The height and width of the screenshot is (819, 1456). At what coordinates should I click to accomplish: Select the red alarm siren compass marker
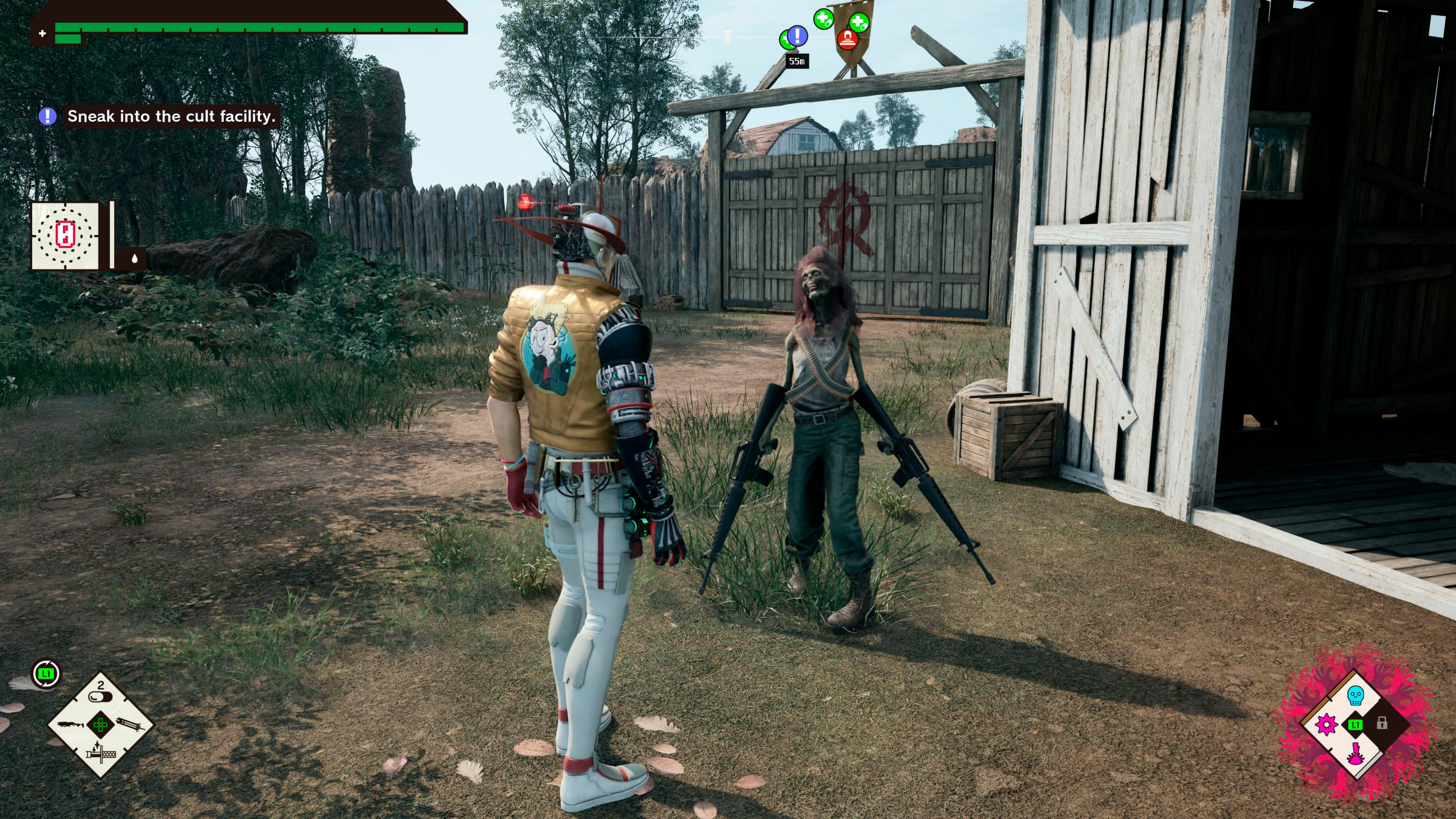coord(847,39)
